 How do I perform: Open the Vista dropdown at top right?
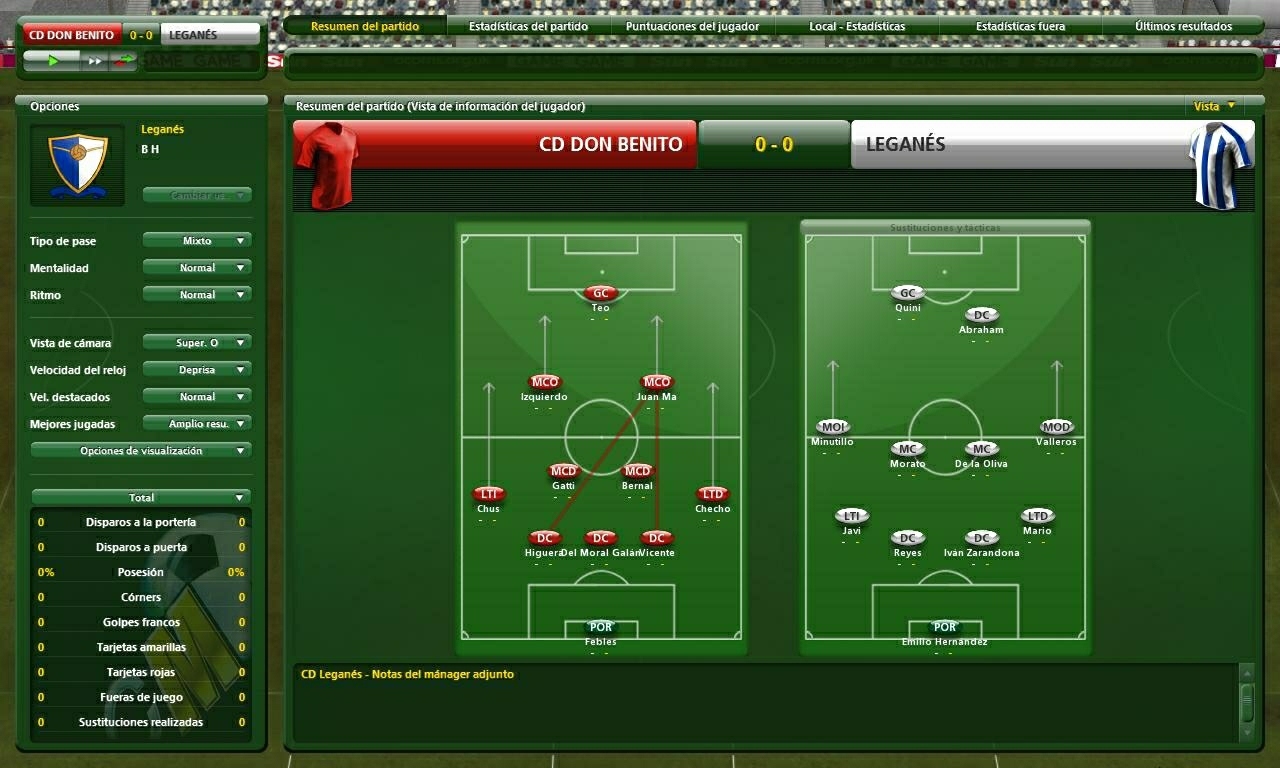tap(1213, 105)
